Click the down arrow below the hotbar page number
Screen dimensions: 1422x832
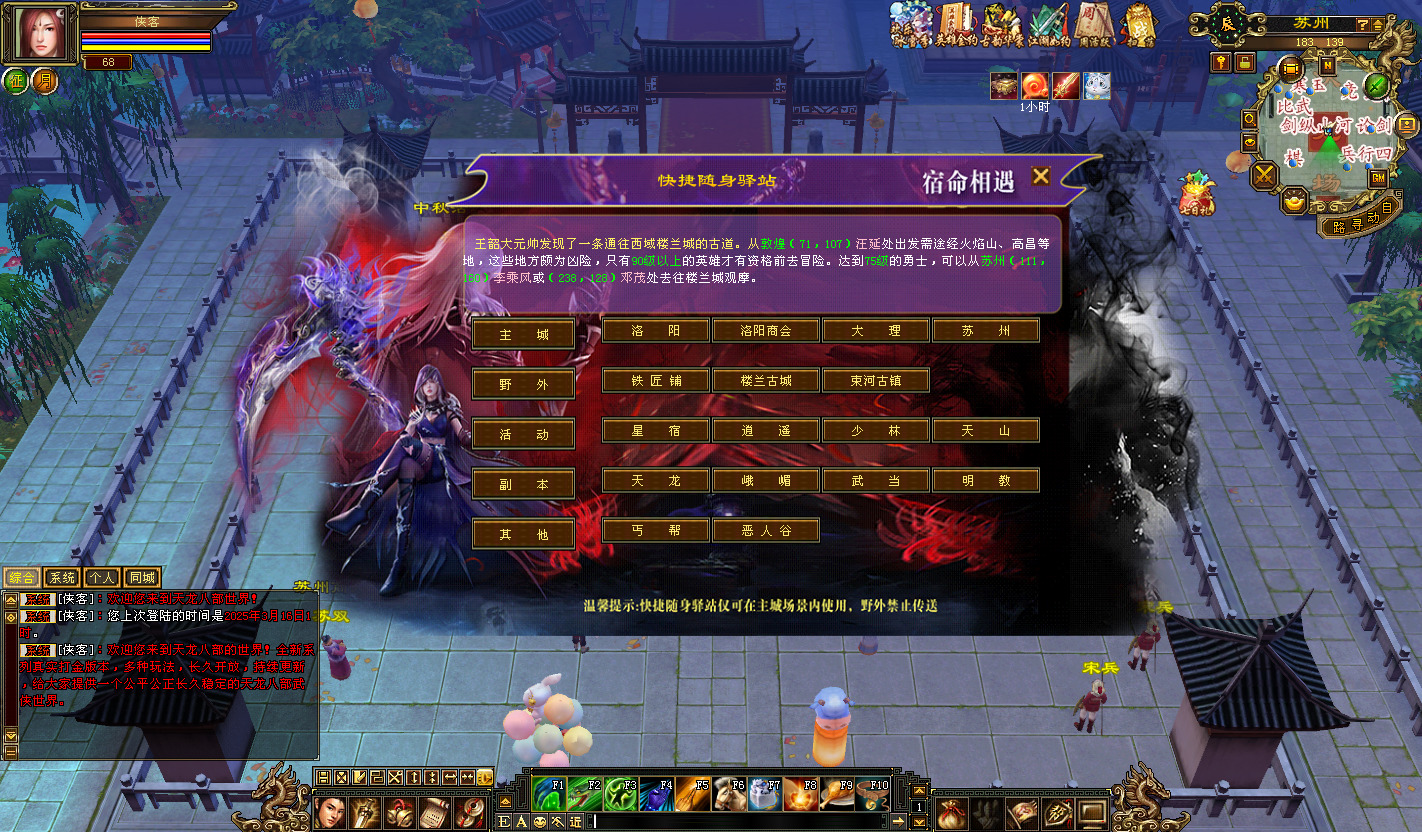(919, 821)
